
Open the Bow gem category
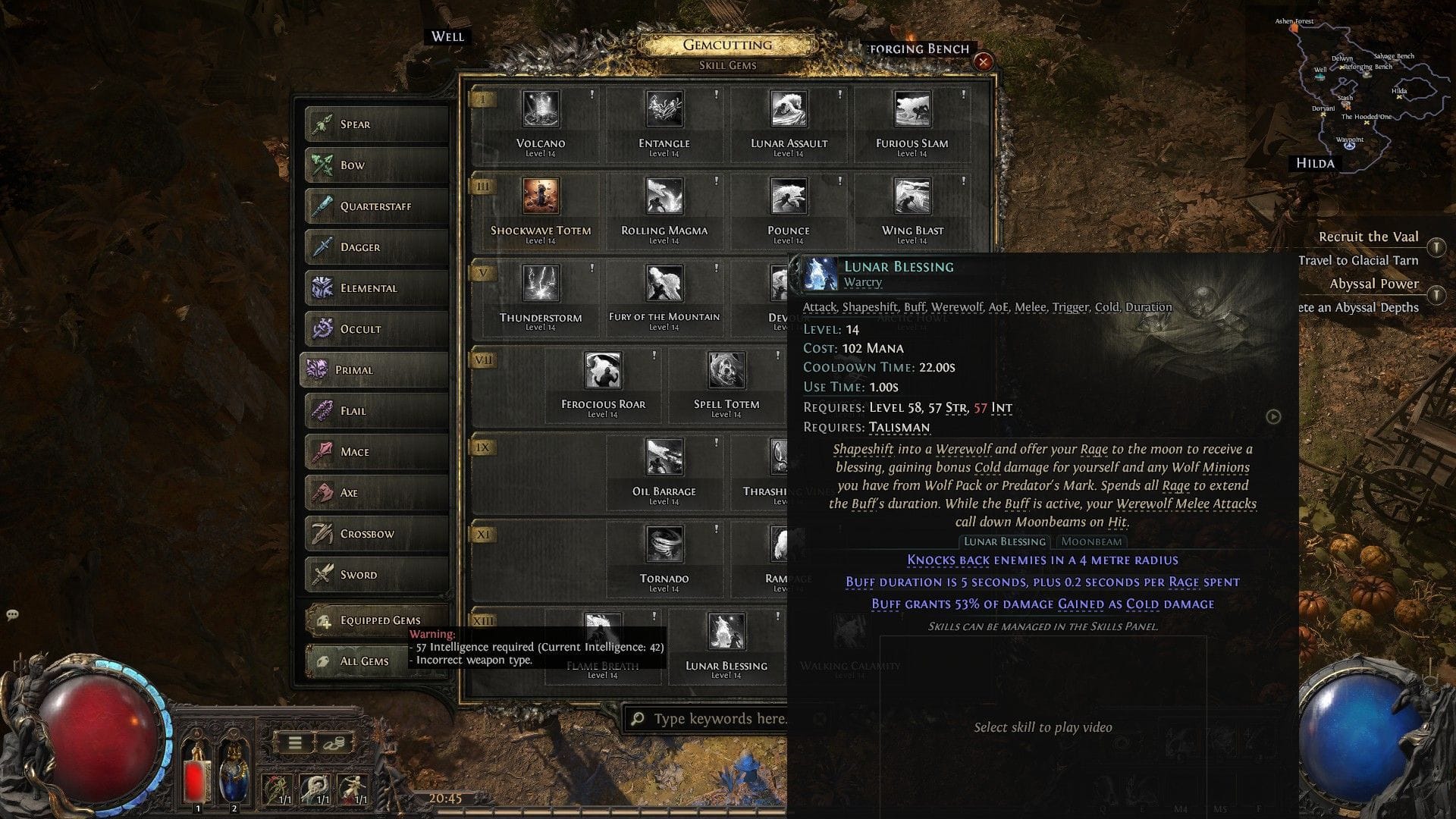coord(375,165)
